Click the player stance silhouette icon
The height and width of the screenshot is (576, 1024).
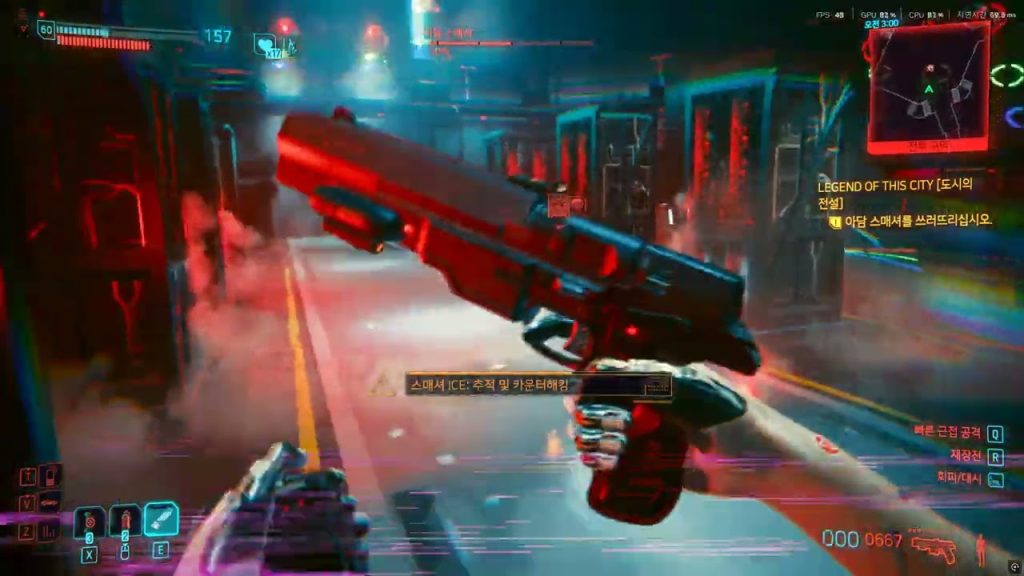981,548
